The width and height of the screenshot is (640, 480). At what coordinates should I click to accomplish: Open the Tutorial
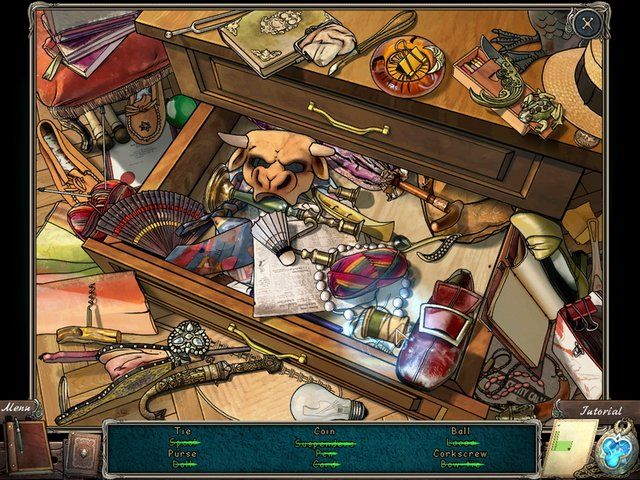pyautogui.click(x=601, y=410)
